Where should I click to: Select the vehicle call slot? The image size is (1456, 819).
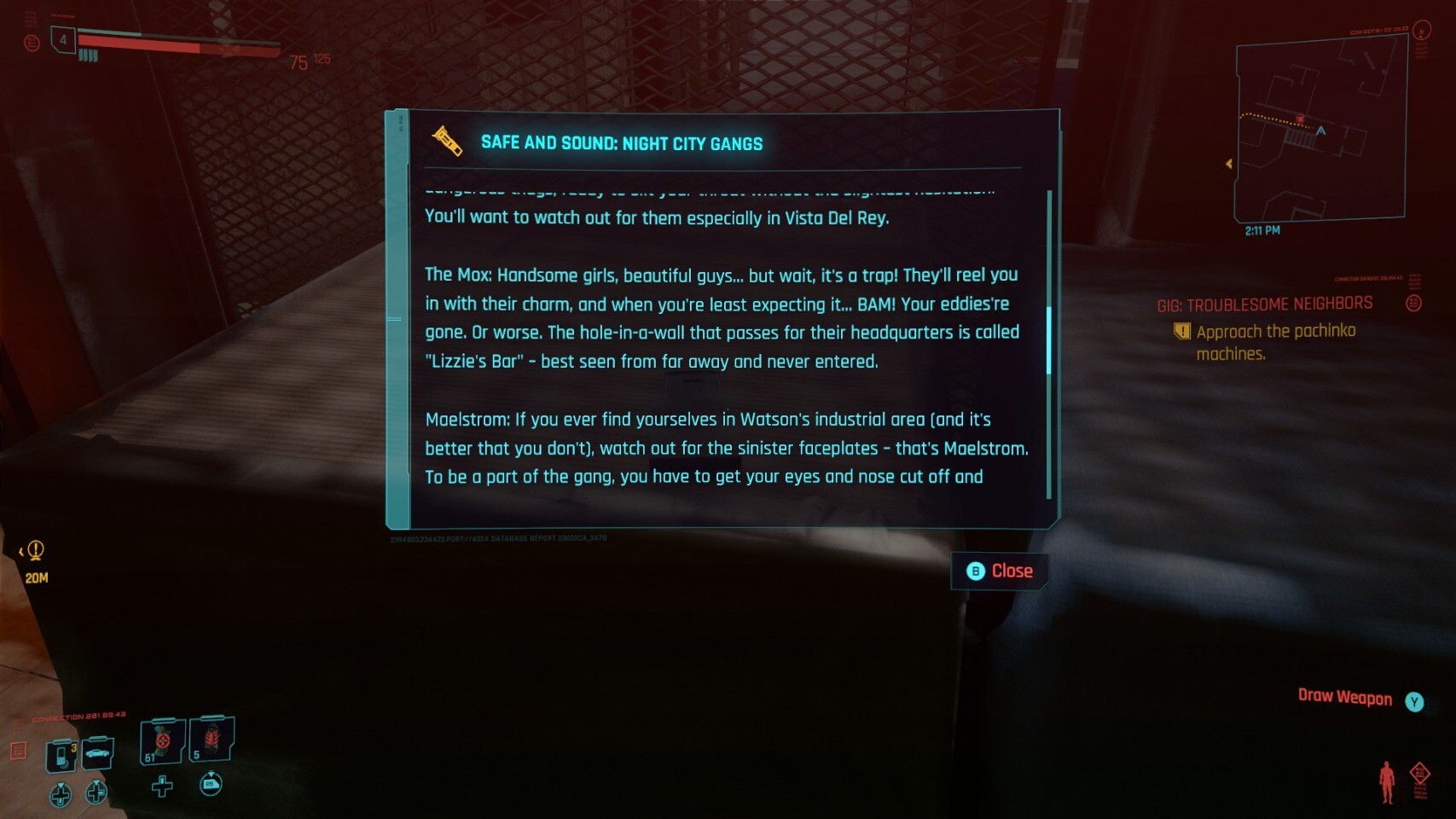[98, 753]
